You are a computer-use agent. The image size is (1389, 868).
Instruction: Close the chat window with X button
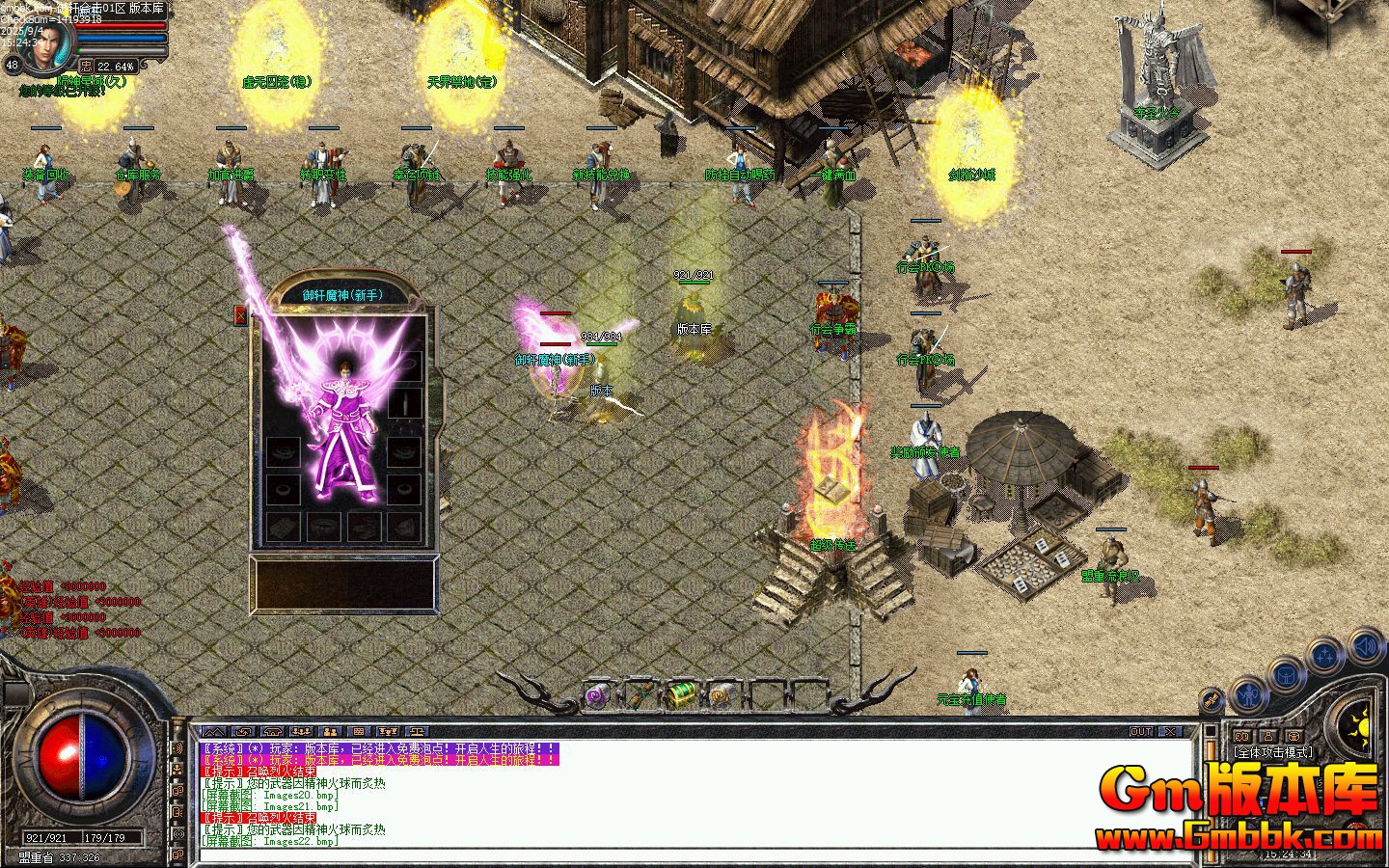(1169, 732)
